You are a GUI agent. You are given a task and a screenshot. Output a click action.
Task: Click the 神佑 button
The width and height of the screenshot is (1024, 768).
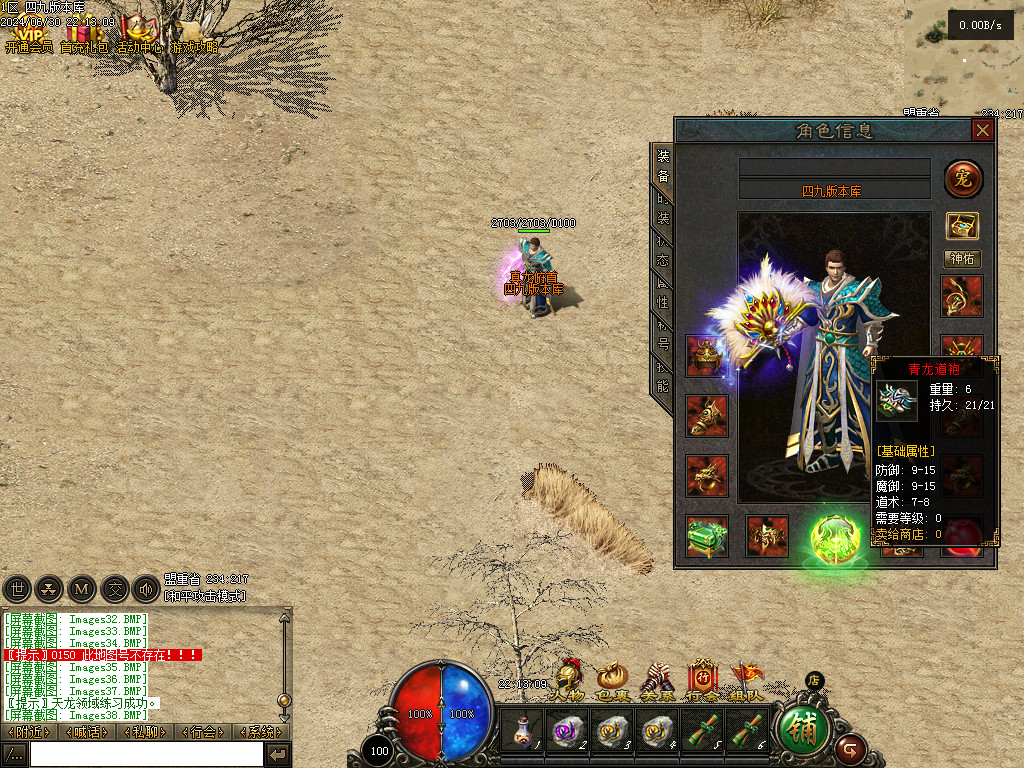pos(963,259)
